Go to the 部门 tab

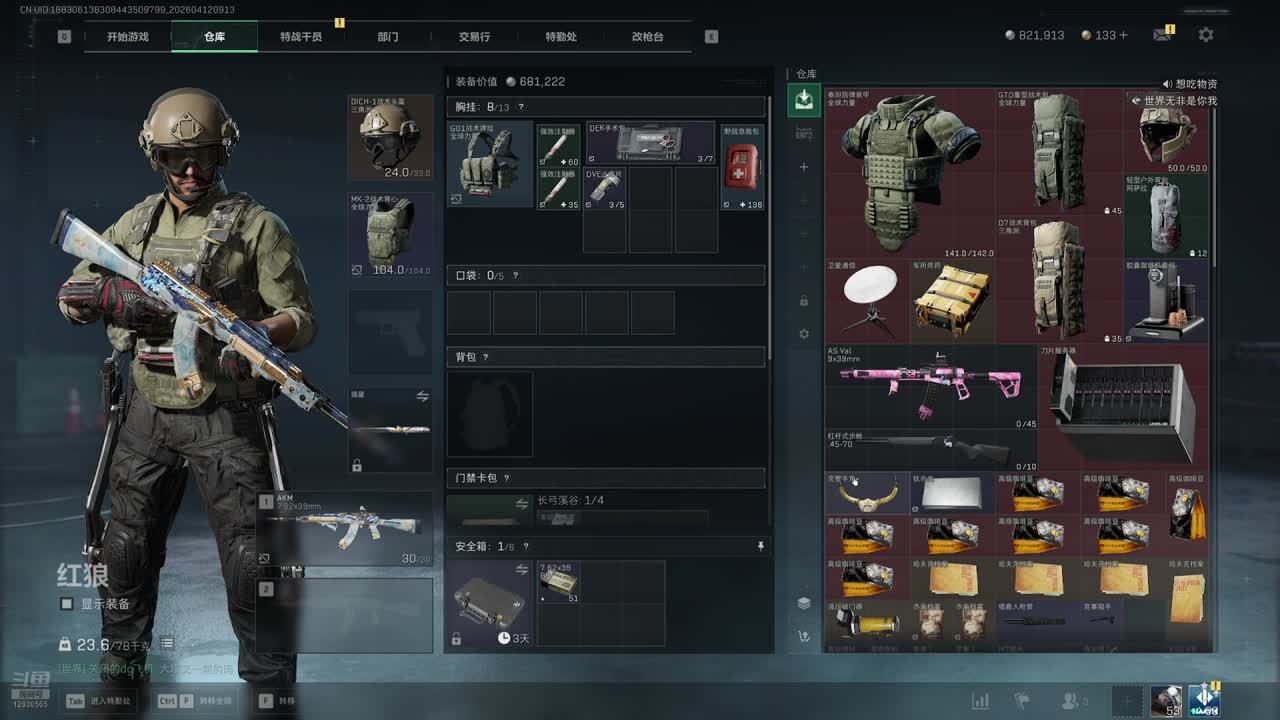(x=388, y=37)
